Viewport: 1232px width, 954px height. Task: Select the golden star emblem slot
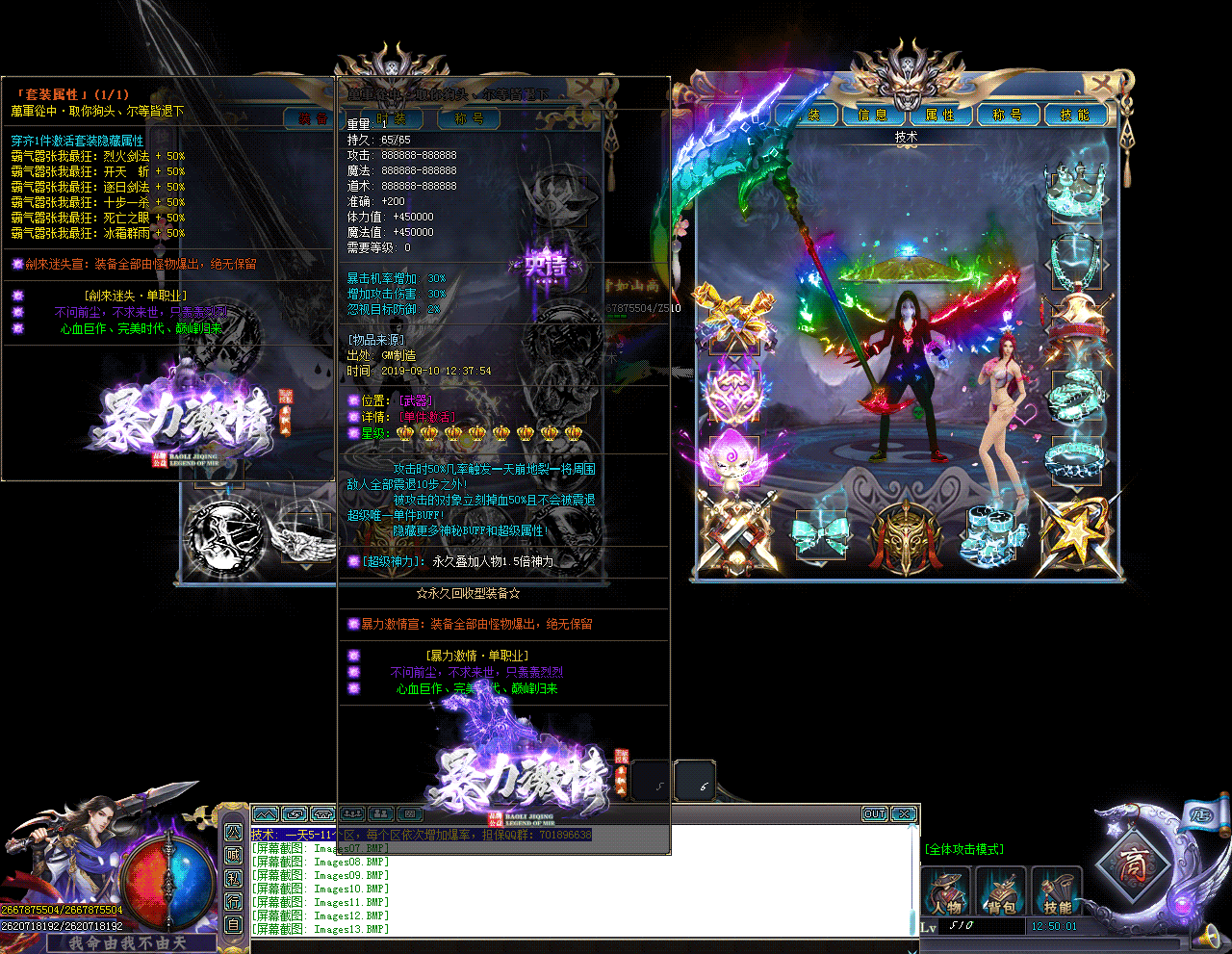[x=1075, y=531]
